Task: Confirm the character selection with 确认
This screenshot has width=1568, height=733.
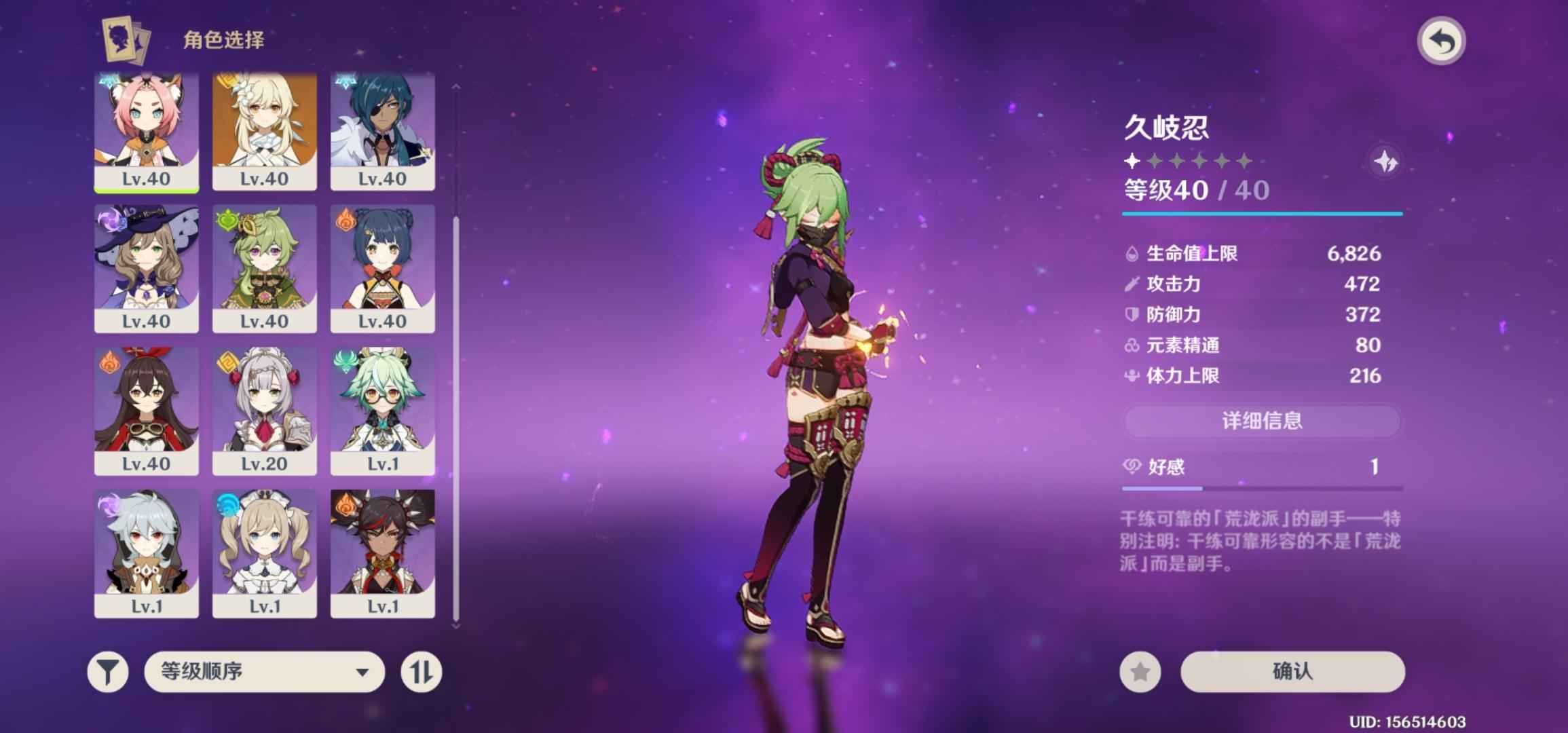Action: [1292, 672]
